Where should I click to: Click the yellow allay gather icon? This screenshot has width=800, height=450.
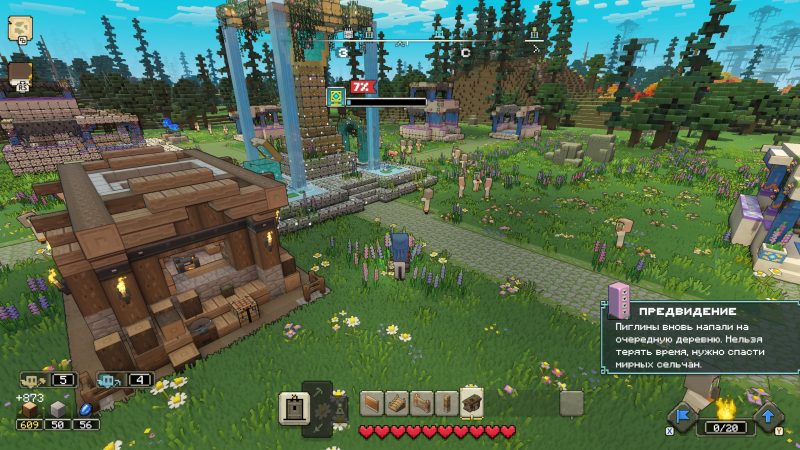click(x=32, y=380)
